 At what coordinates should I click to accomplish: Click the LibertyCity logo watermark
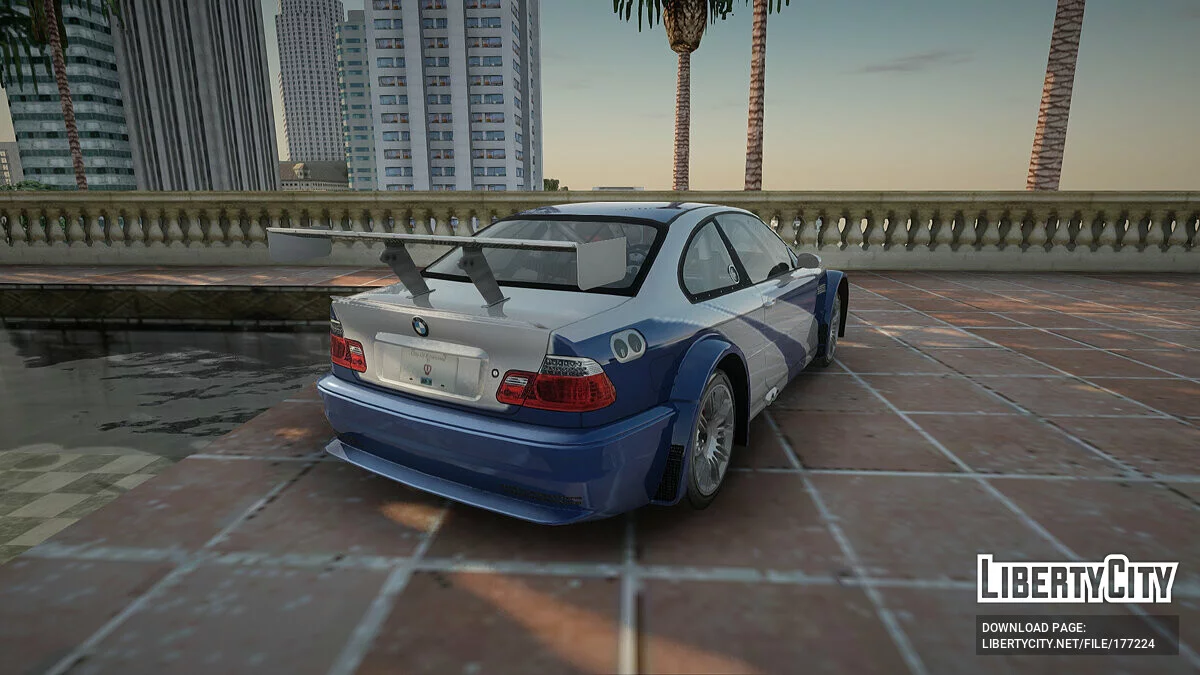pyautogui.click(x=1077, y=579)
